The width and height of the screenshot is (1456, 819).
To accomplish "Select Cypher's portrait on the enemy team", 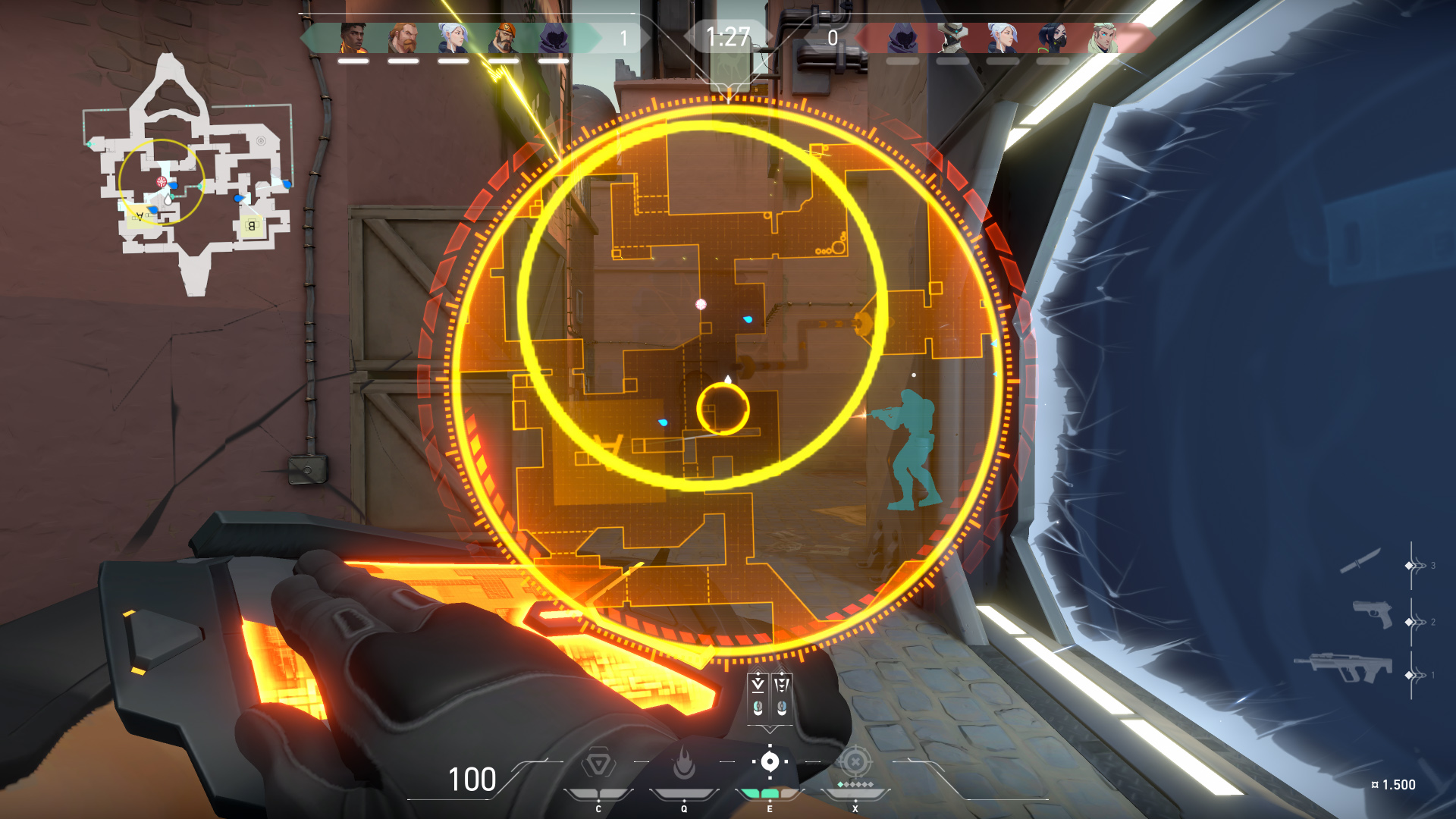I will pos(952,38).
